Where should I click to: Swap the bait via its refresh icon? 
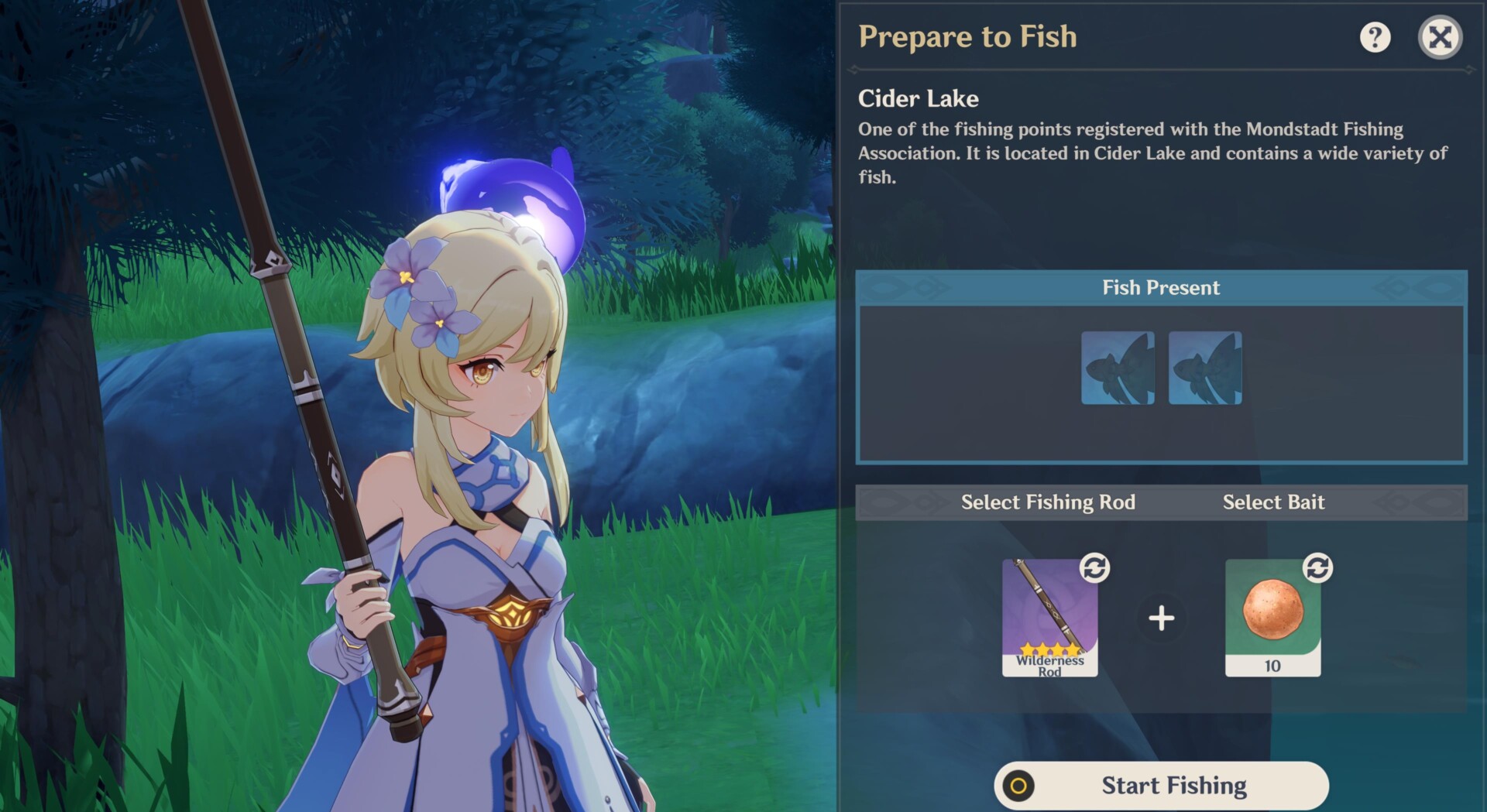(1317, 568)
